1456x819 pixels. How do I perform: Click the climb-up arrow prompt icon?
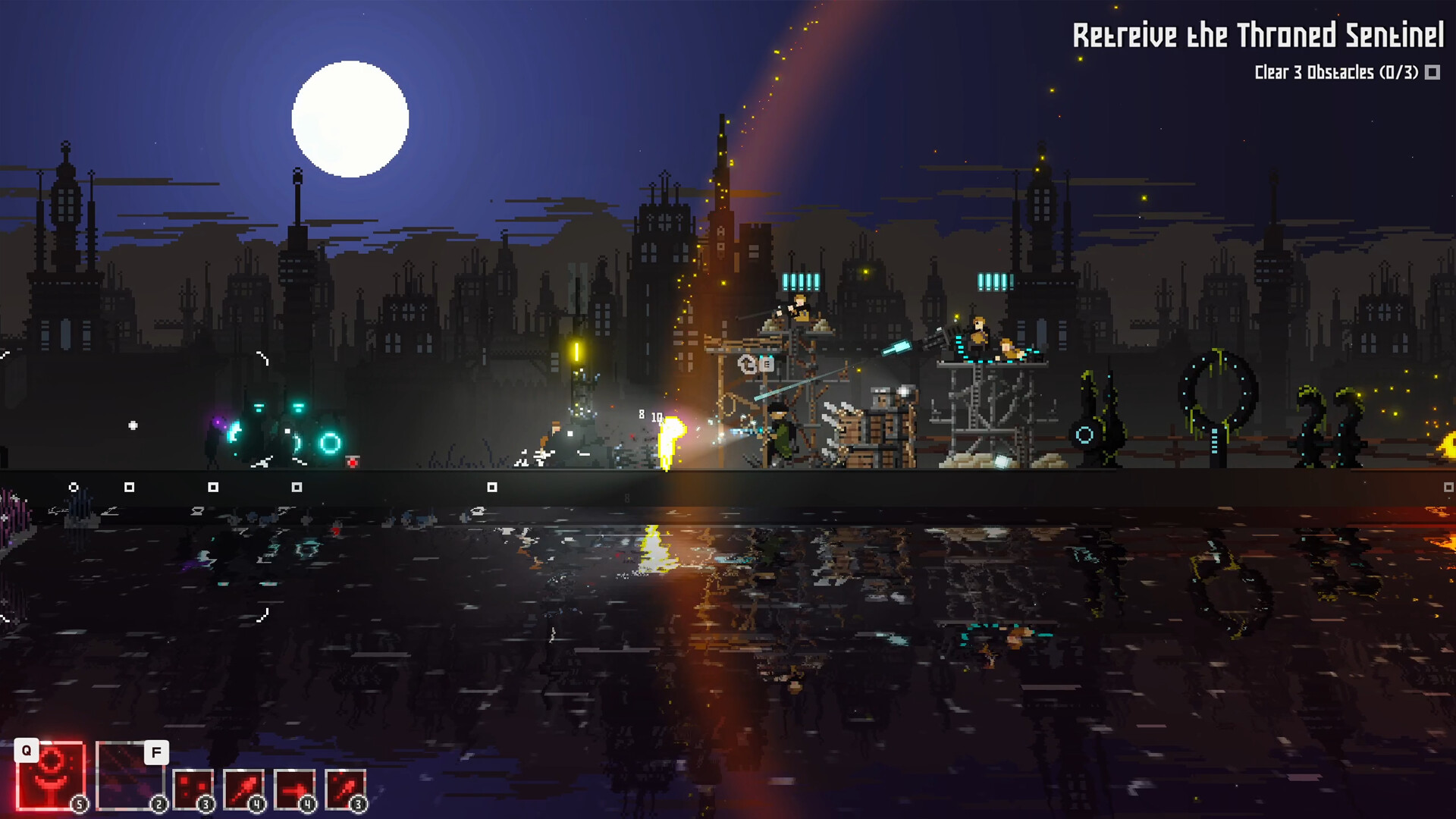[745, 364]
